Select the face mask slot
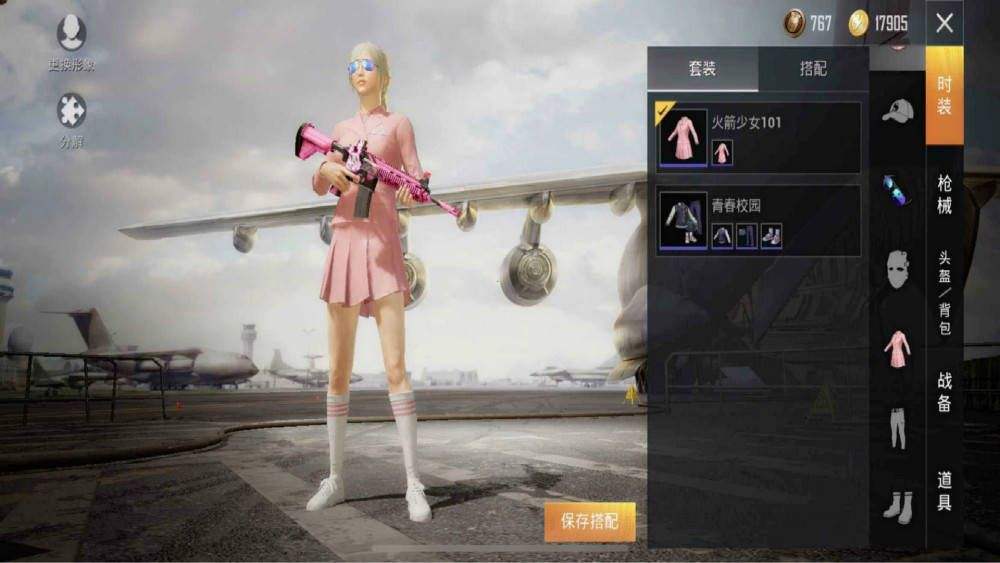 (897, 270)
